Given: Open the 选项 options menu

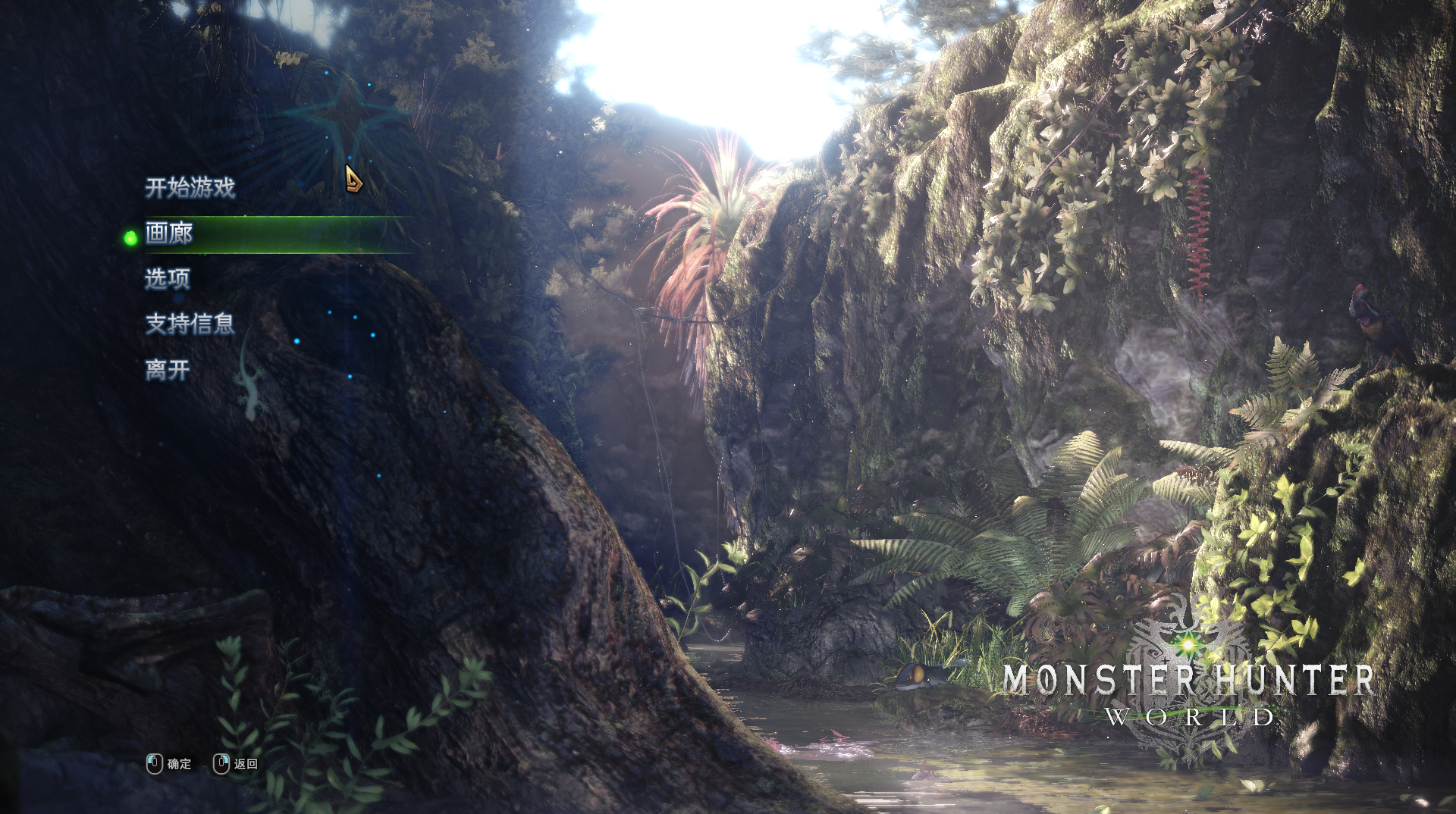Looking at the screenshot, I should click(167, 279).
